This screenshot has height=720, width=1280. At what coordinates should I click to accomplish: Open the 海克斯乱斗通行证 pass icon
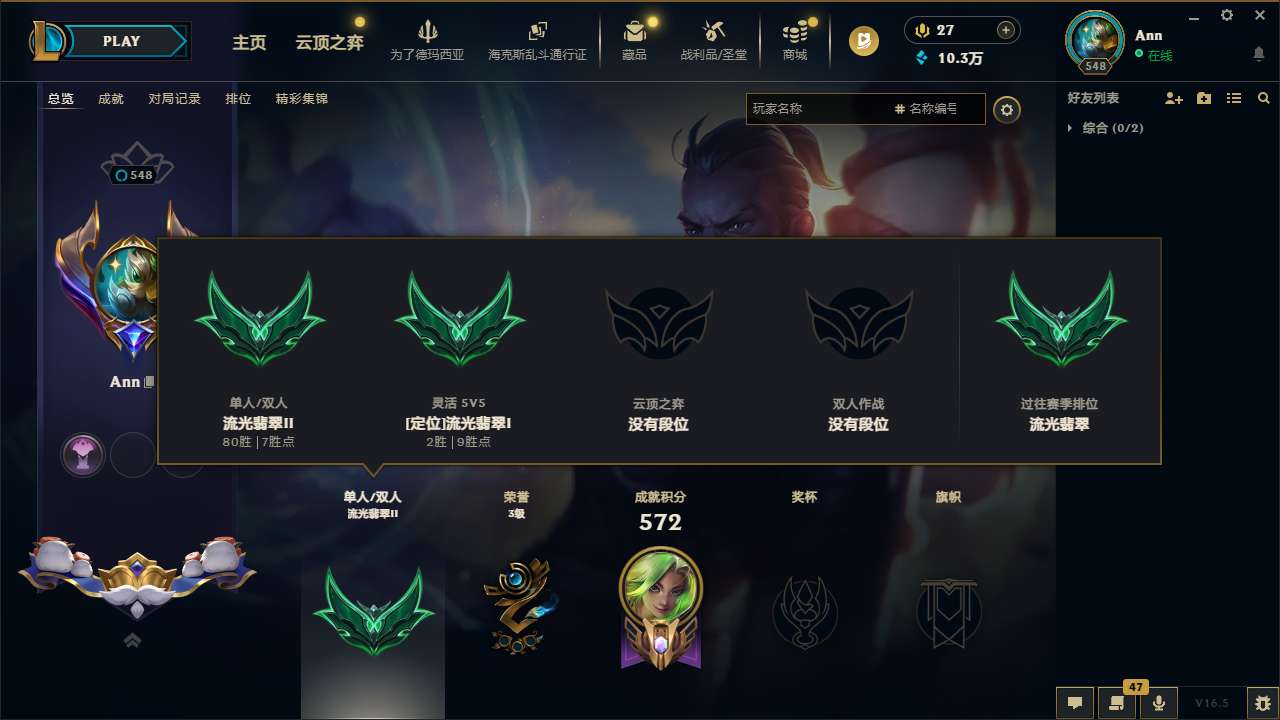click(x=539, y=40)
